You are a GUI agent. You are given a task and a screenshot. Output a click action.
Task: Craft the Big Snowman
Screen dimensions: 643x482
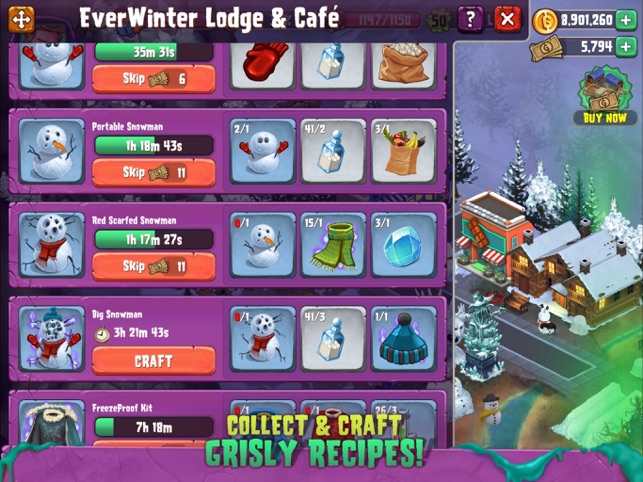[153, 360]
